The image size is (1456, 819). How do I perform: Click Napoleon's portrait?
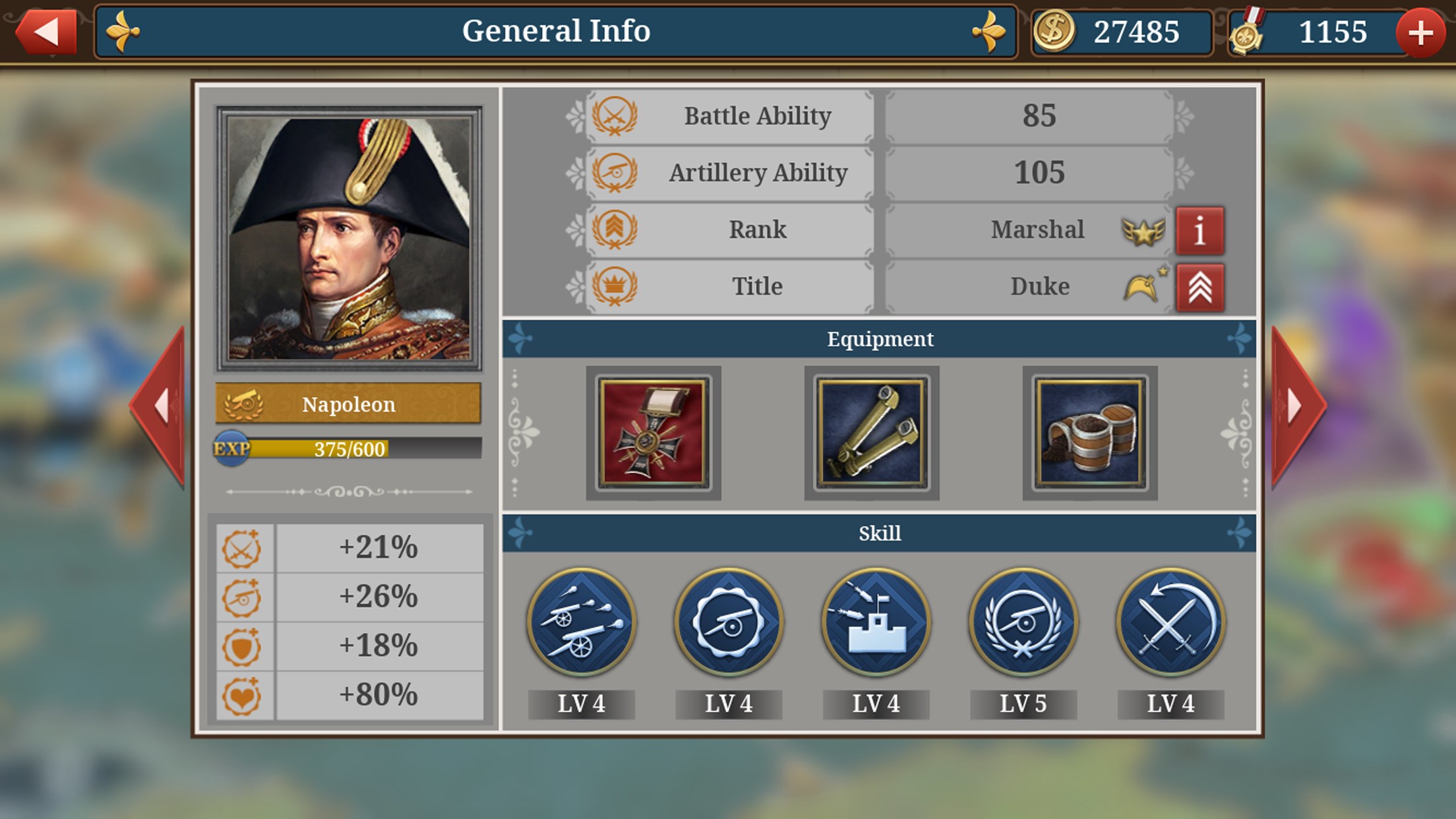click(349, 239)
